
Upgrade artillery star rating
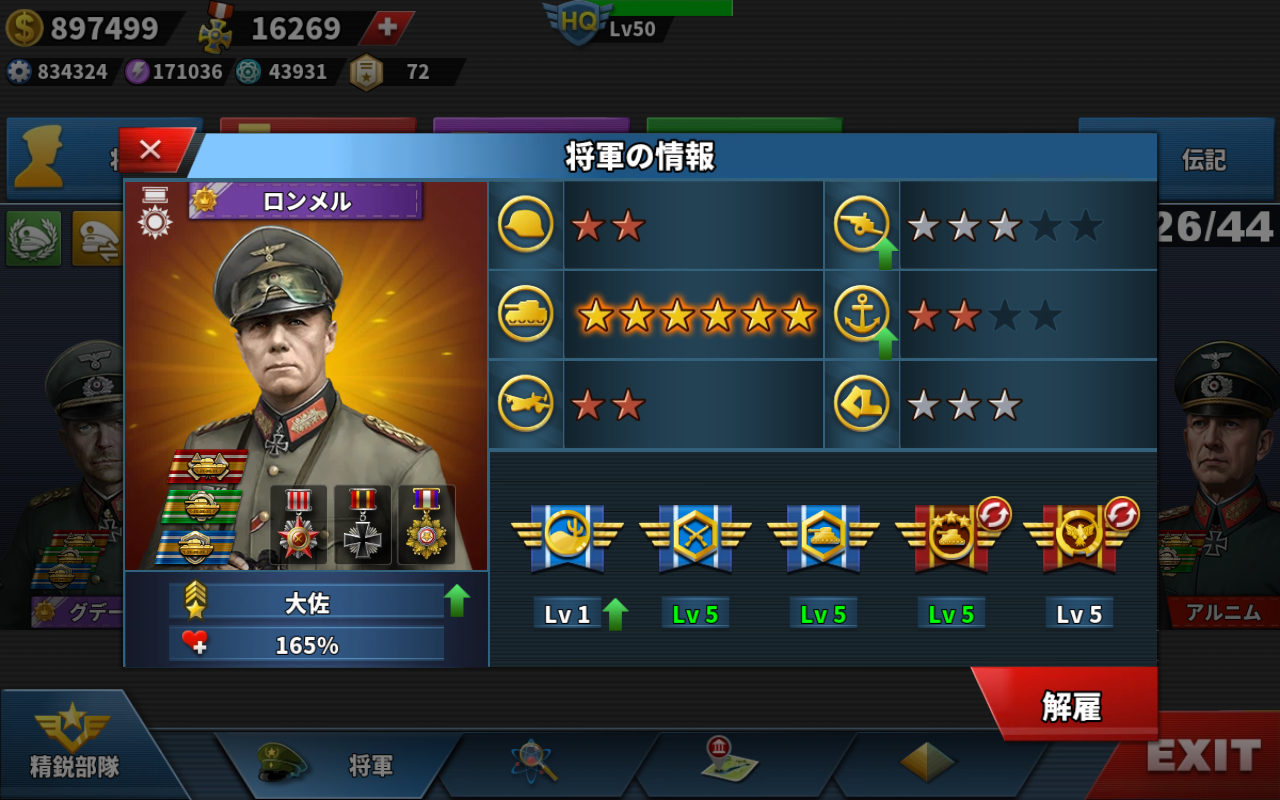tap(885, 254)
